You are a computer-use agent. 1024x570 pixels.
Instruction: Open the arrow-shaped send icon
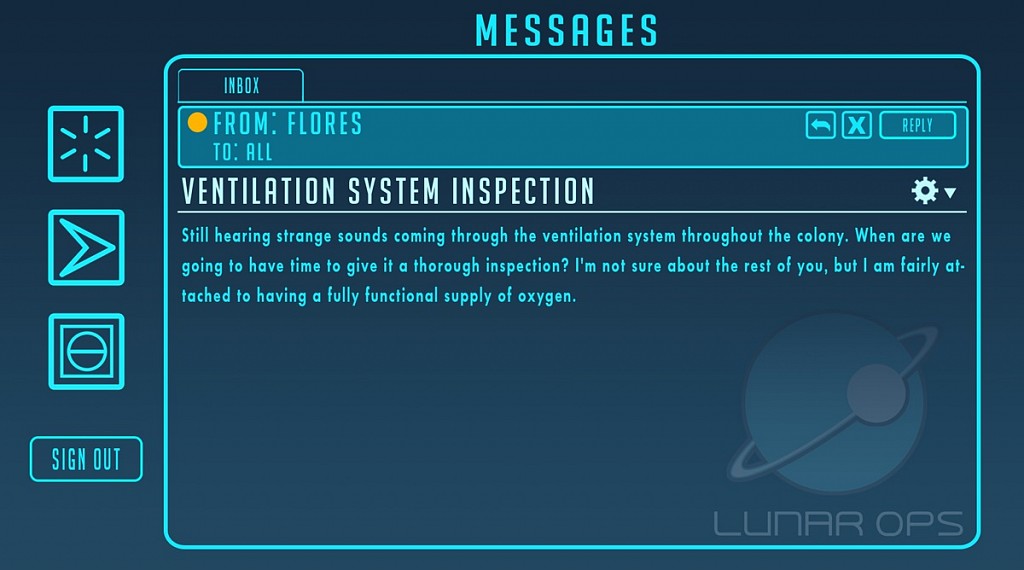click(x=86, y=247)
